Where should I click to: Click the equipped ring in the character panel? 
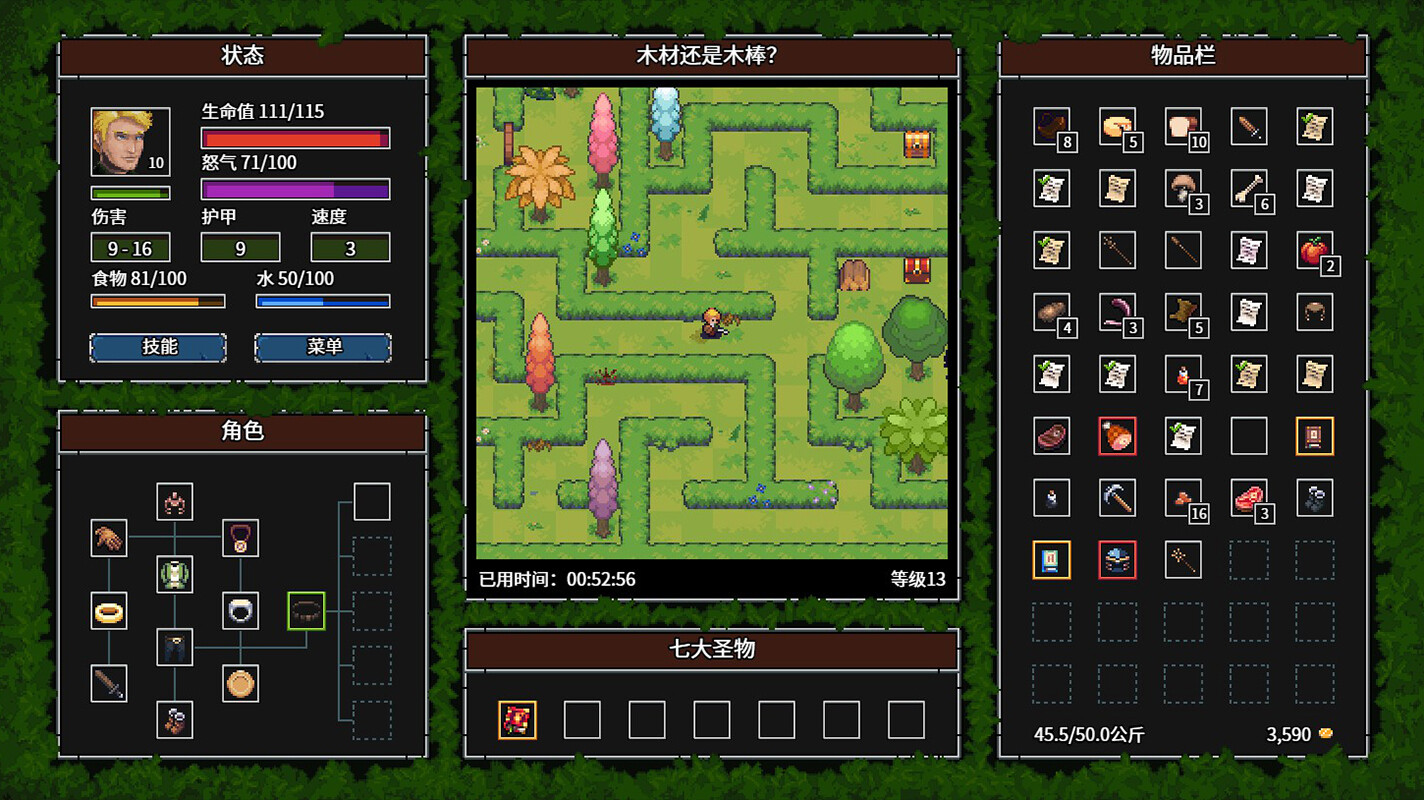109,612
